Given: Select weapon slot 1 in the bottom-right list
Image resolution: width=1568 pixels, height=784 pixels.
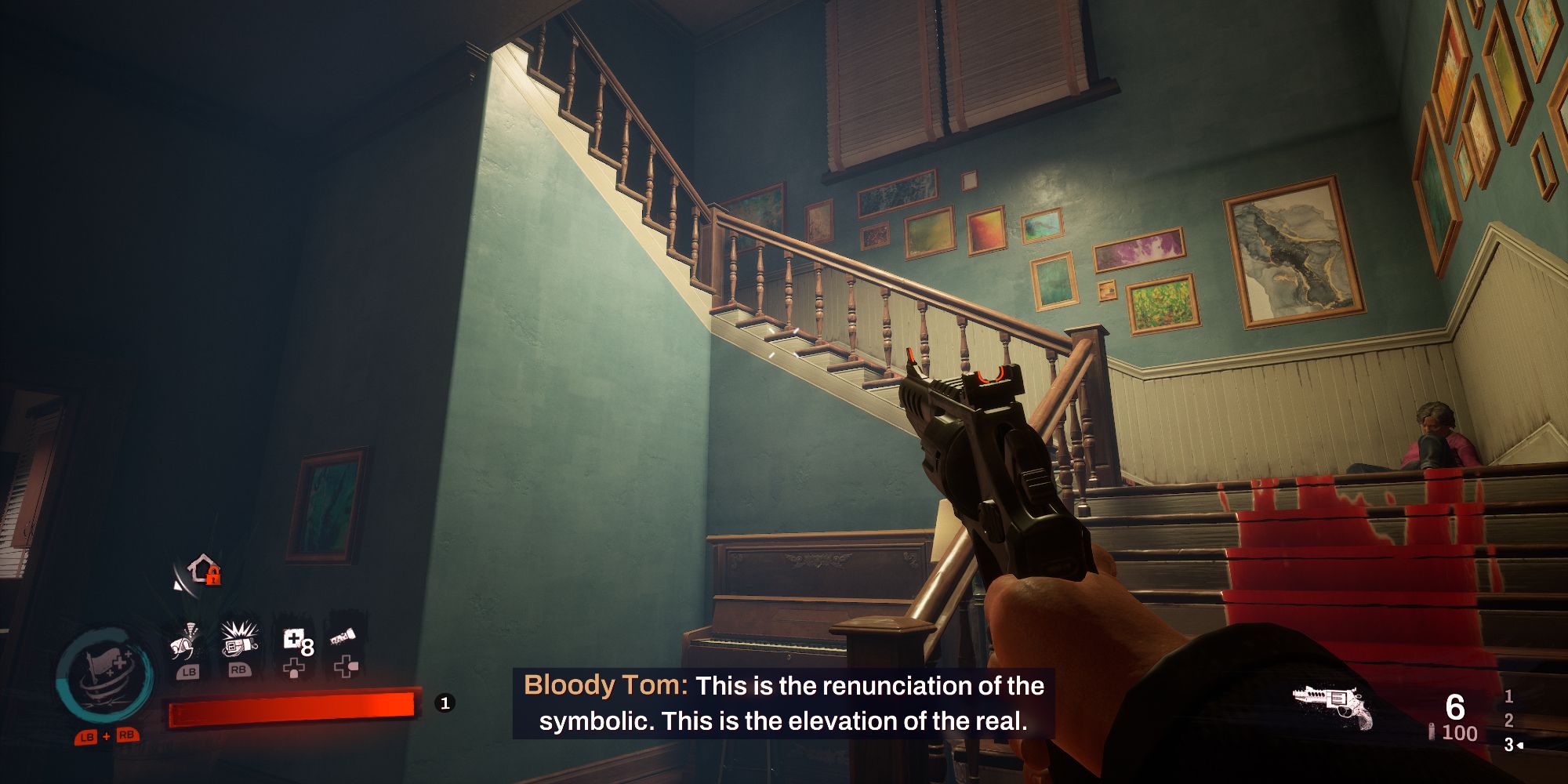Looking at the screenshot, I should 1508,697.
